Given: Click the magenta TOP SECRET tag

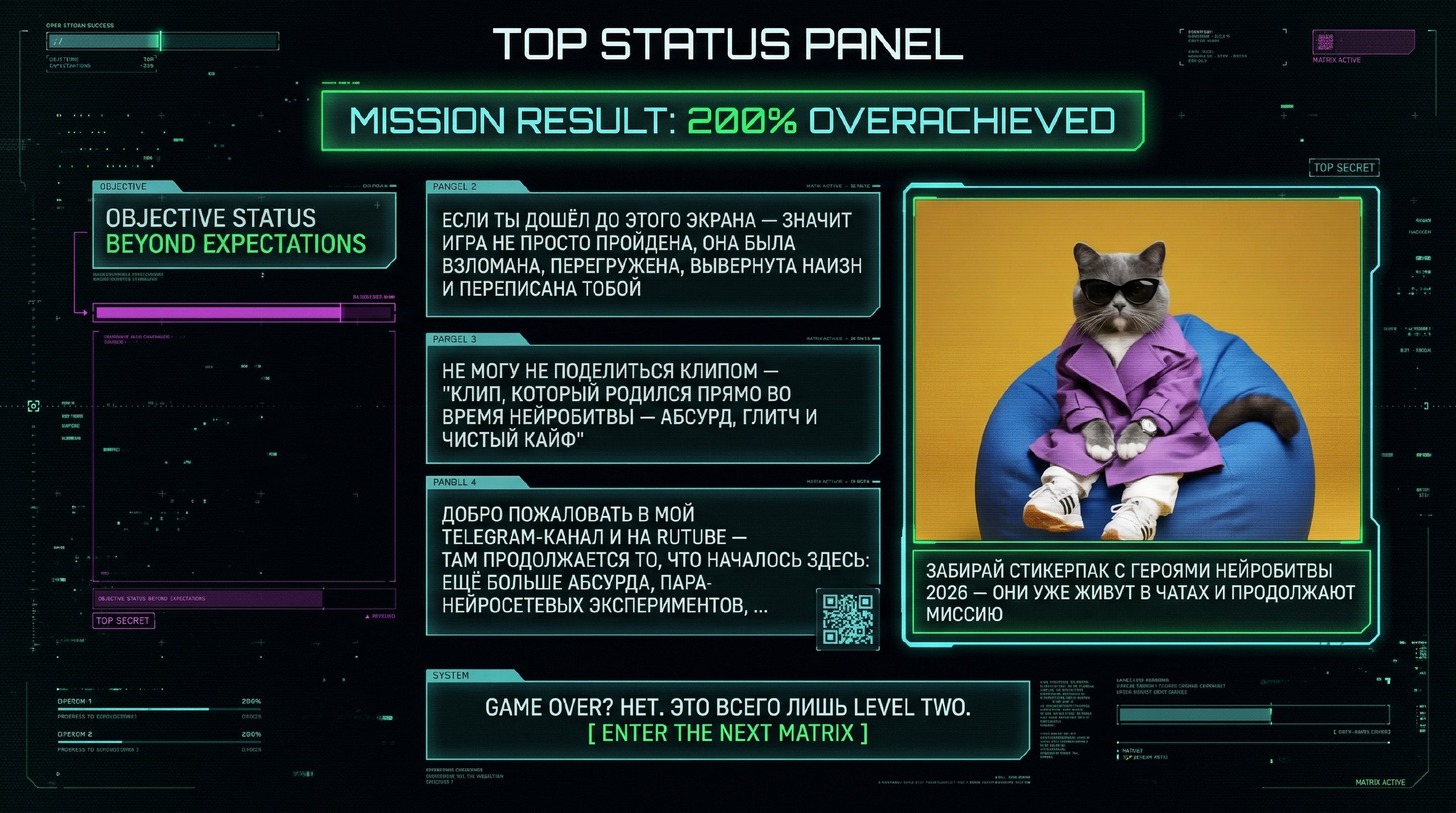Looking at the screenshot, I should pos(123,621).
